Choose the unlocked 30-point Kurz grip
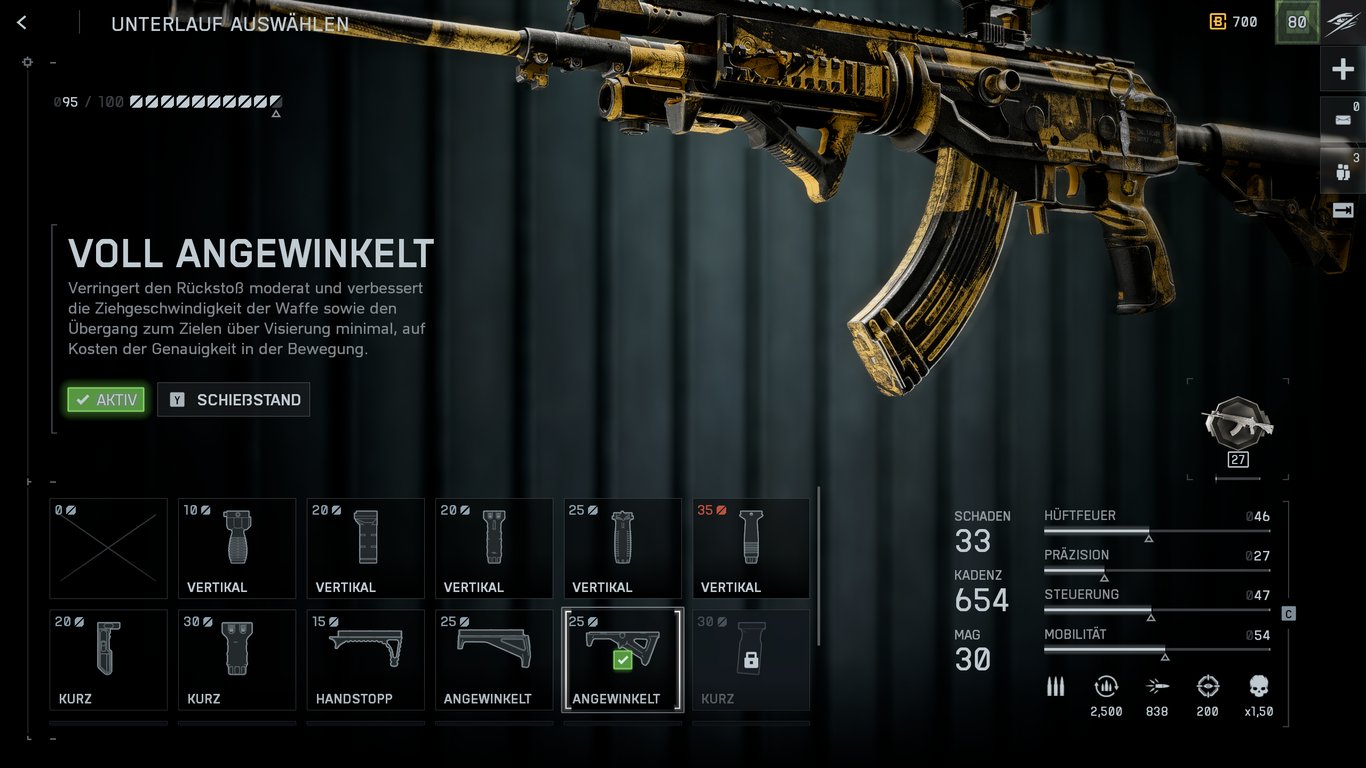 coord(237,659)
